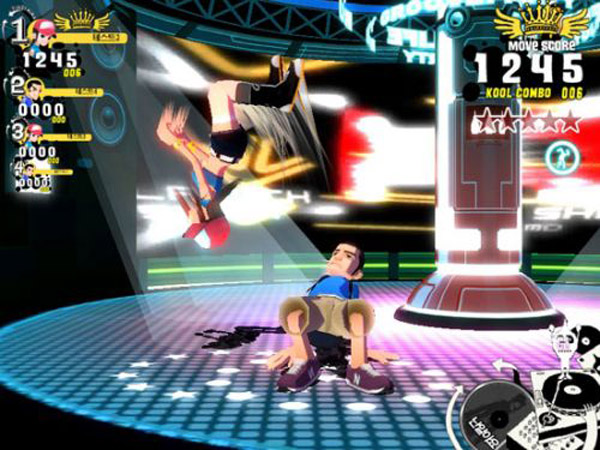Select the third-place player's avatar
The height and width of the screenshot is (450, 600).
tap(38, 133)
